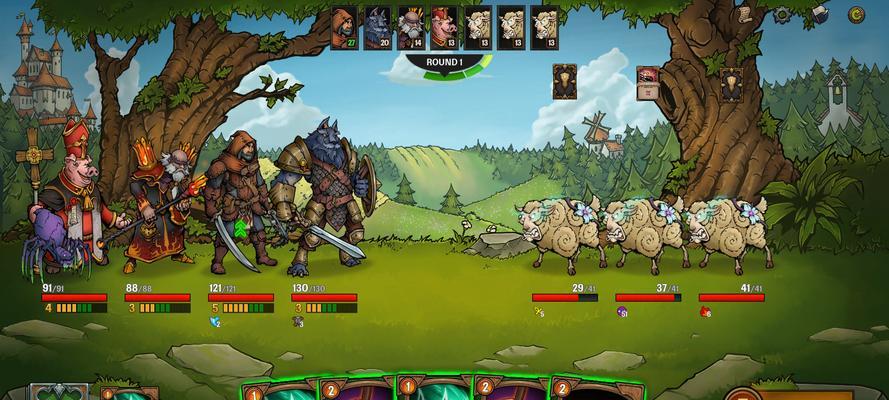
Task: Click the gold coin icon
Action: (856, 14)
